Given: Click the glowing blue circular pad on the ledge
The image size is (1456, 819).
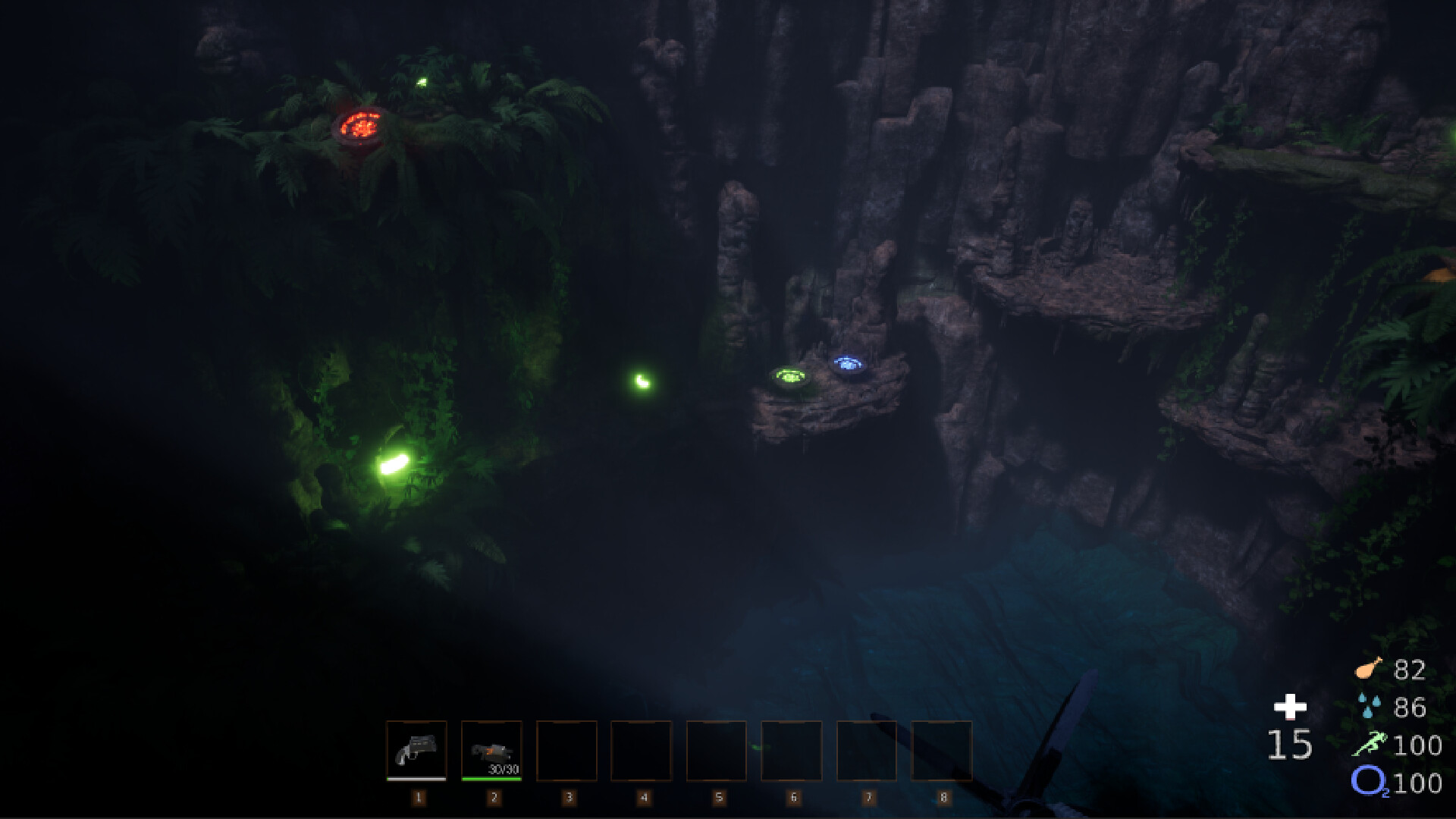Looking at the screenshot, I should [x=849, y=362].
